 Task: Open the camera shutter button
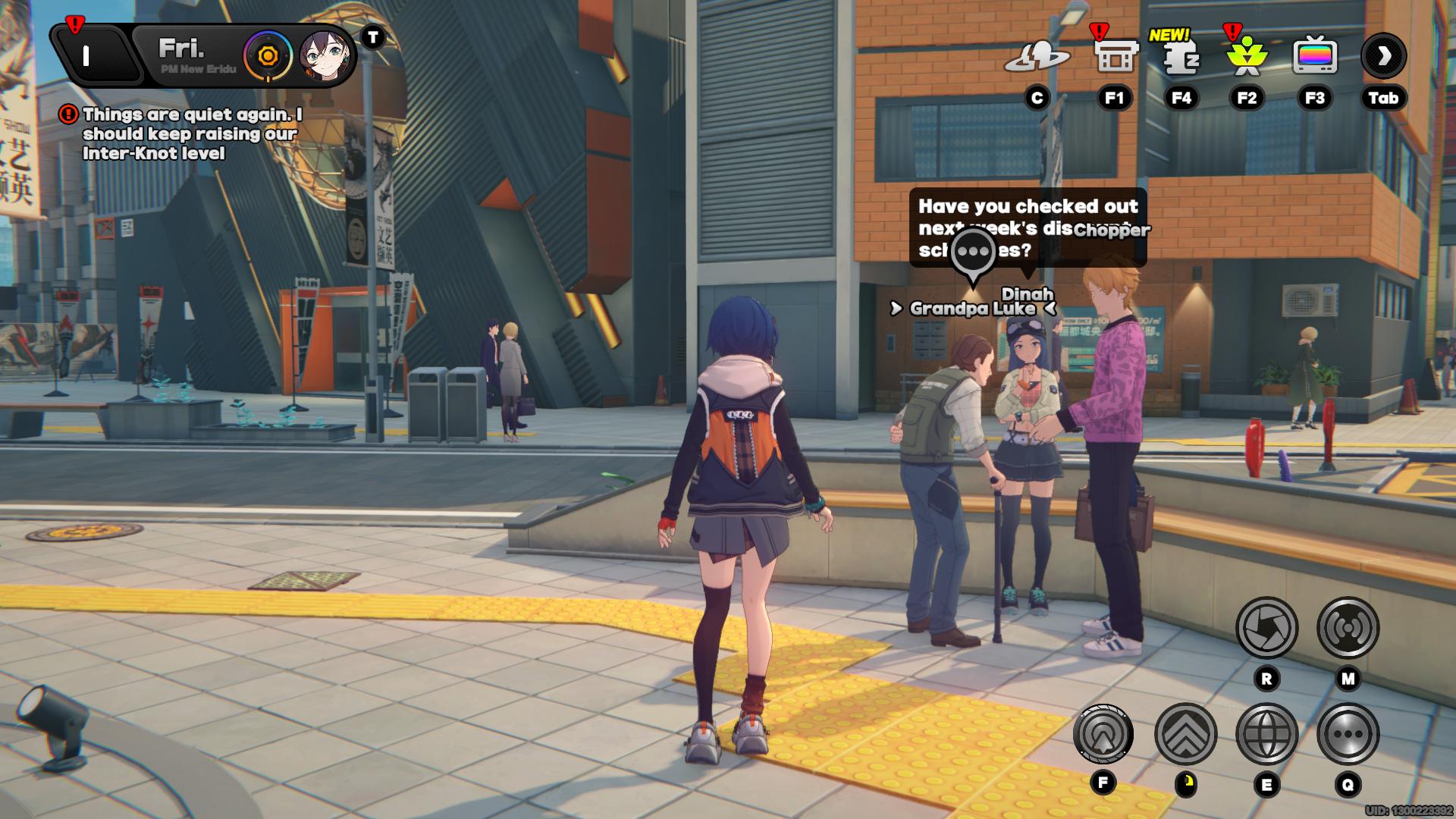[x=1266, y=628]
